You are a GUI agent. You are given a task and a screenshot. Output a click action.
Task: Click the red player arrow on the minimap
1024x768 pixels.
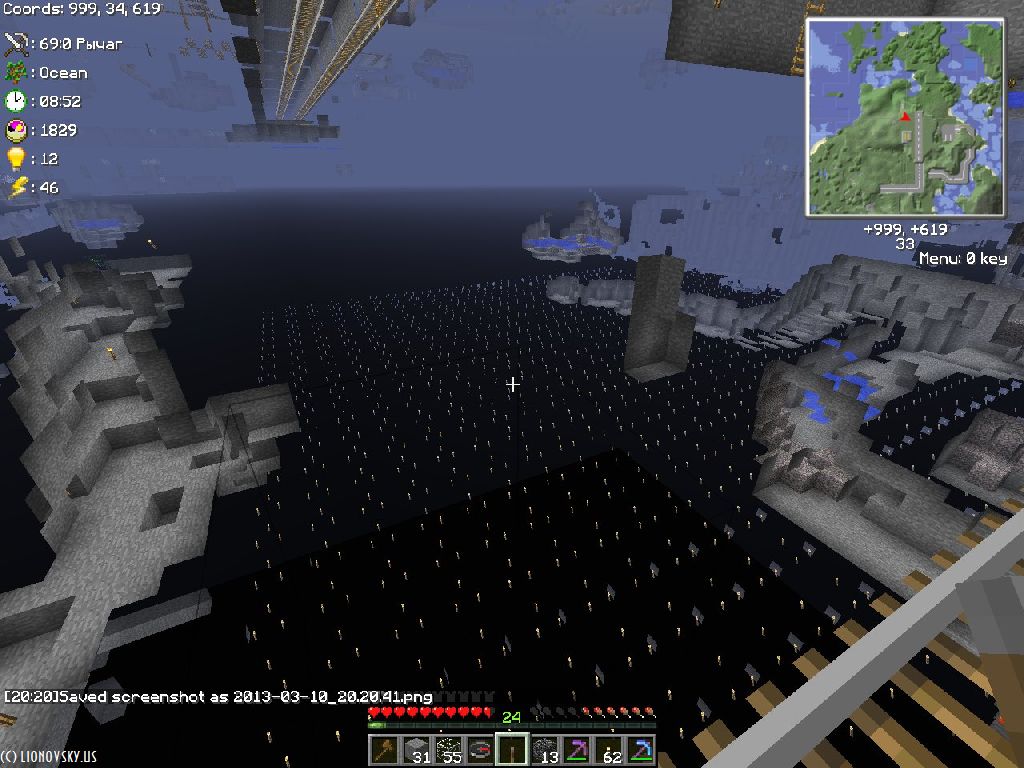[905, 116]
